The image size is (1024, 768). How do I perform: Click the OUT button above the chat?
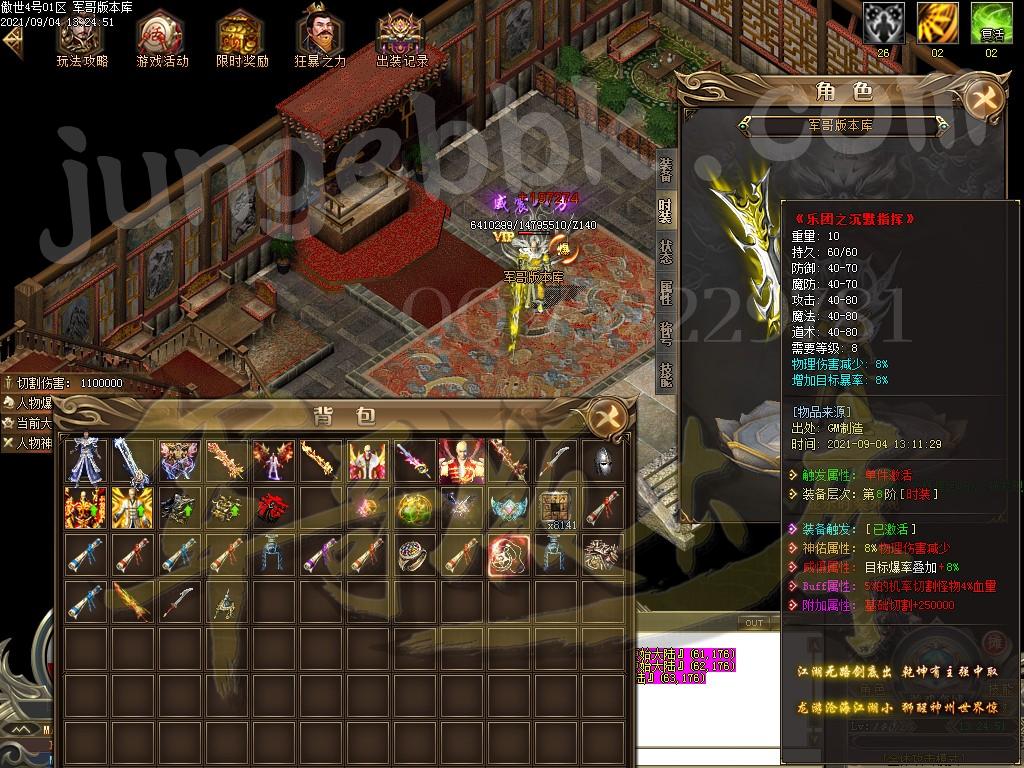coord(754,623)
